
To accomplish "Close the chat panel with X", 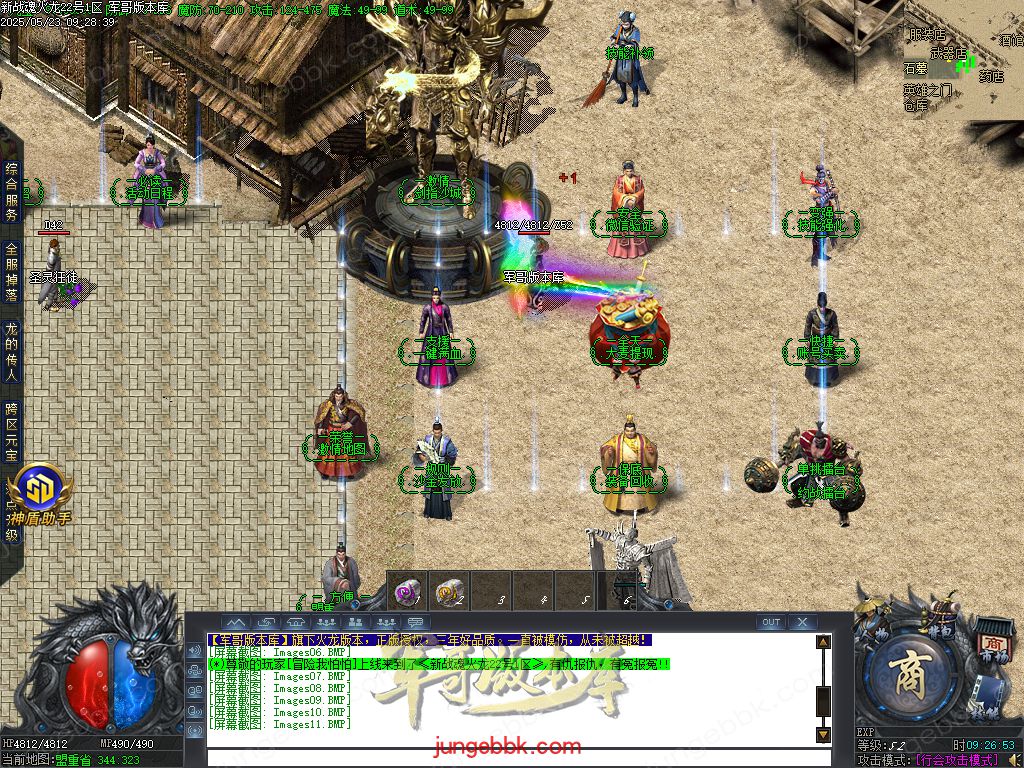I will pos(802,622).
